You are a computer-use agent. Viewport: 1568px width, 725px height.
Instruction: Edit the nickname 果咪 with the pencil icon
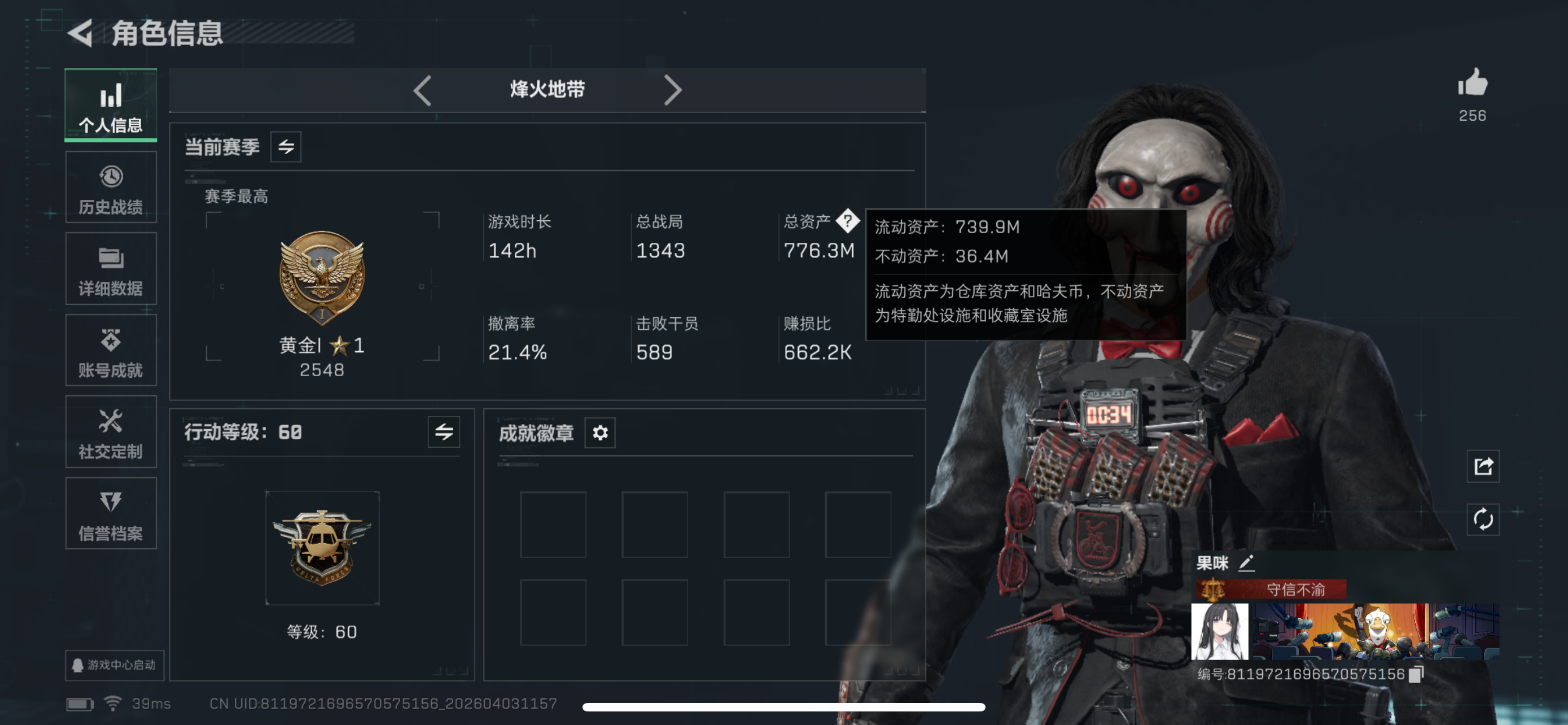(1245, 564)
